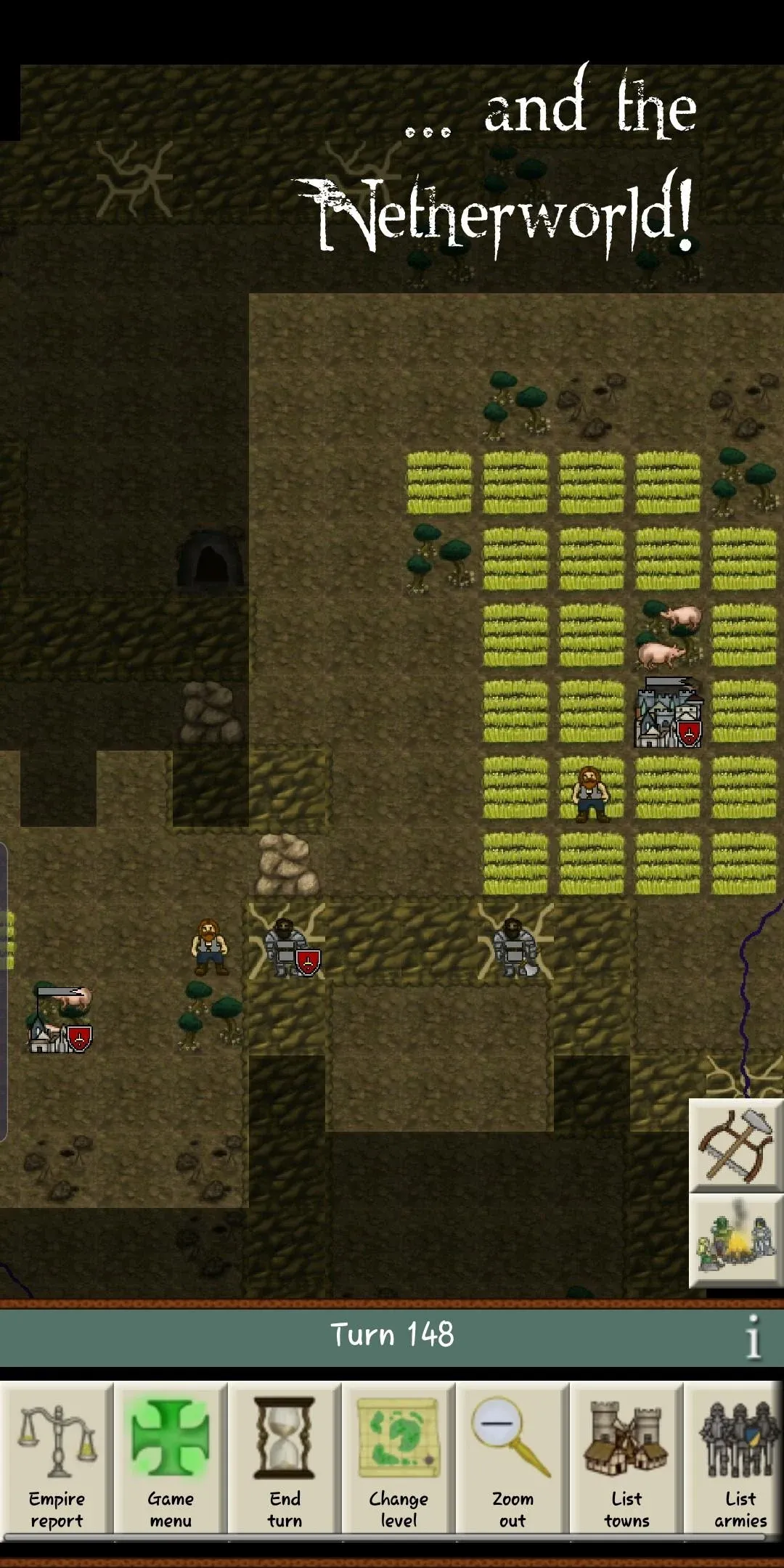The image size is (784, 1568).
Task: Show the List armies screen
Action: (x=740, y=1458)
